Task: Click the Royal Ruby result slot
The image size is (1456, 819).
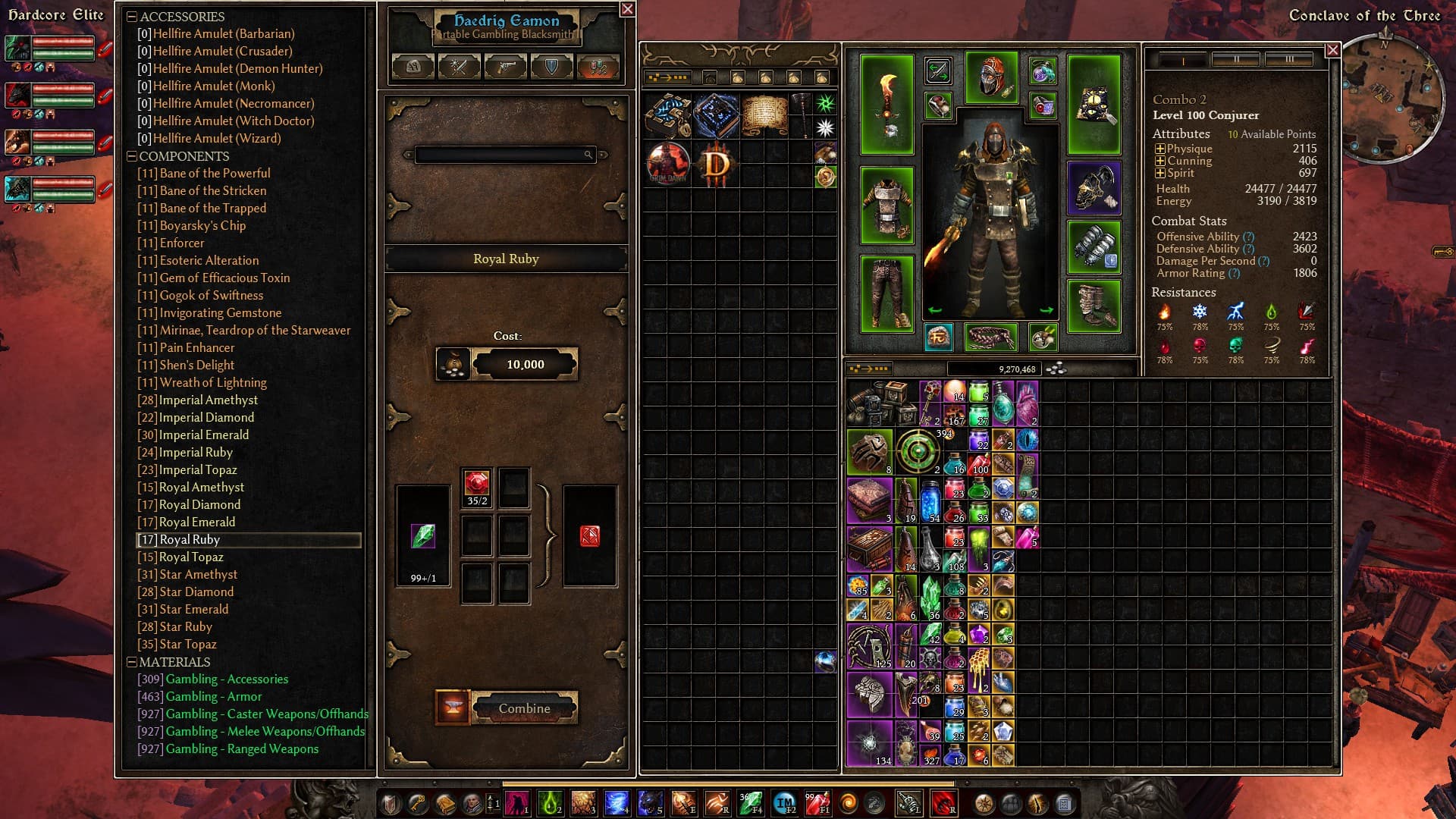Action: tap(589, 536)
